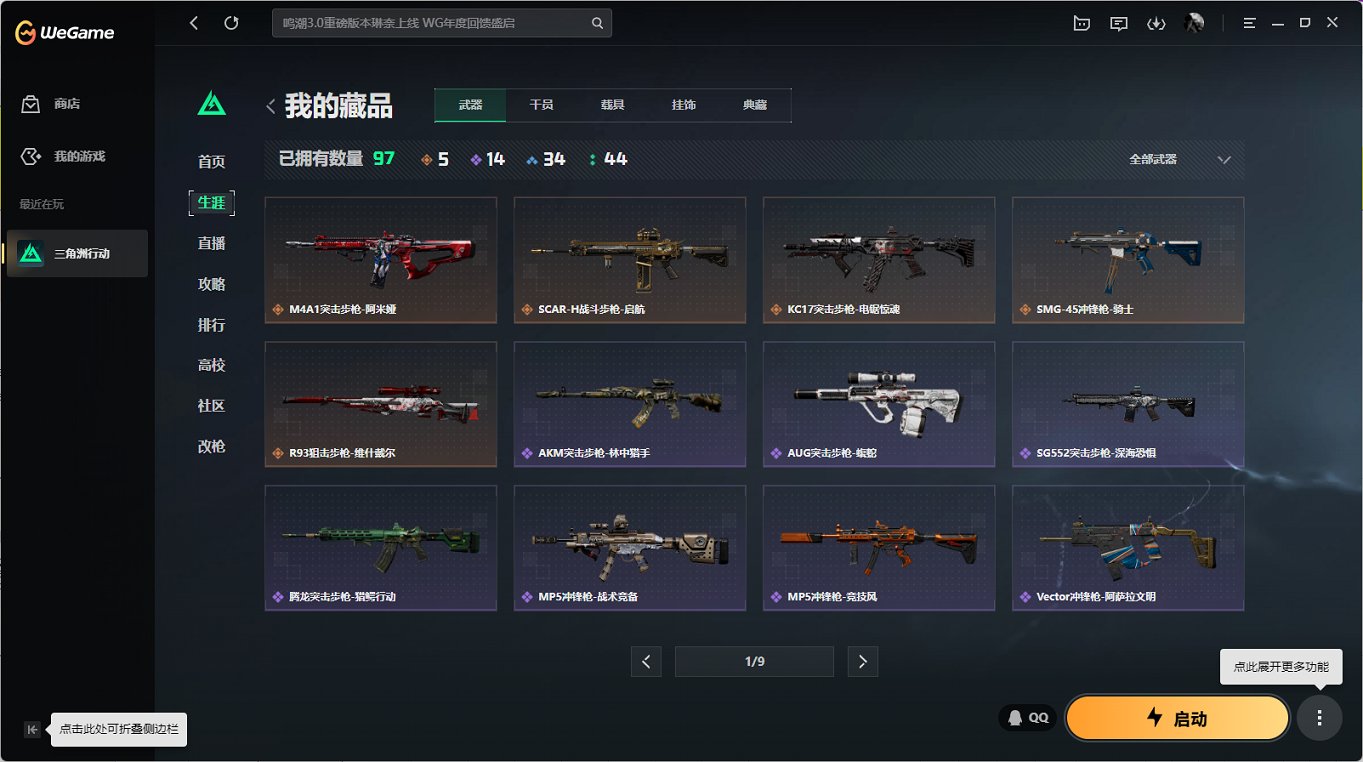Viewport: 1363px width, 762px height.
Task: Expand more functions via bottom-right three-dot button
Action: point(1318,717)
